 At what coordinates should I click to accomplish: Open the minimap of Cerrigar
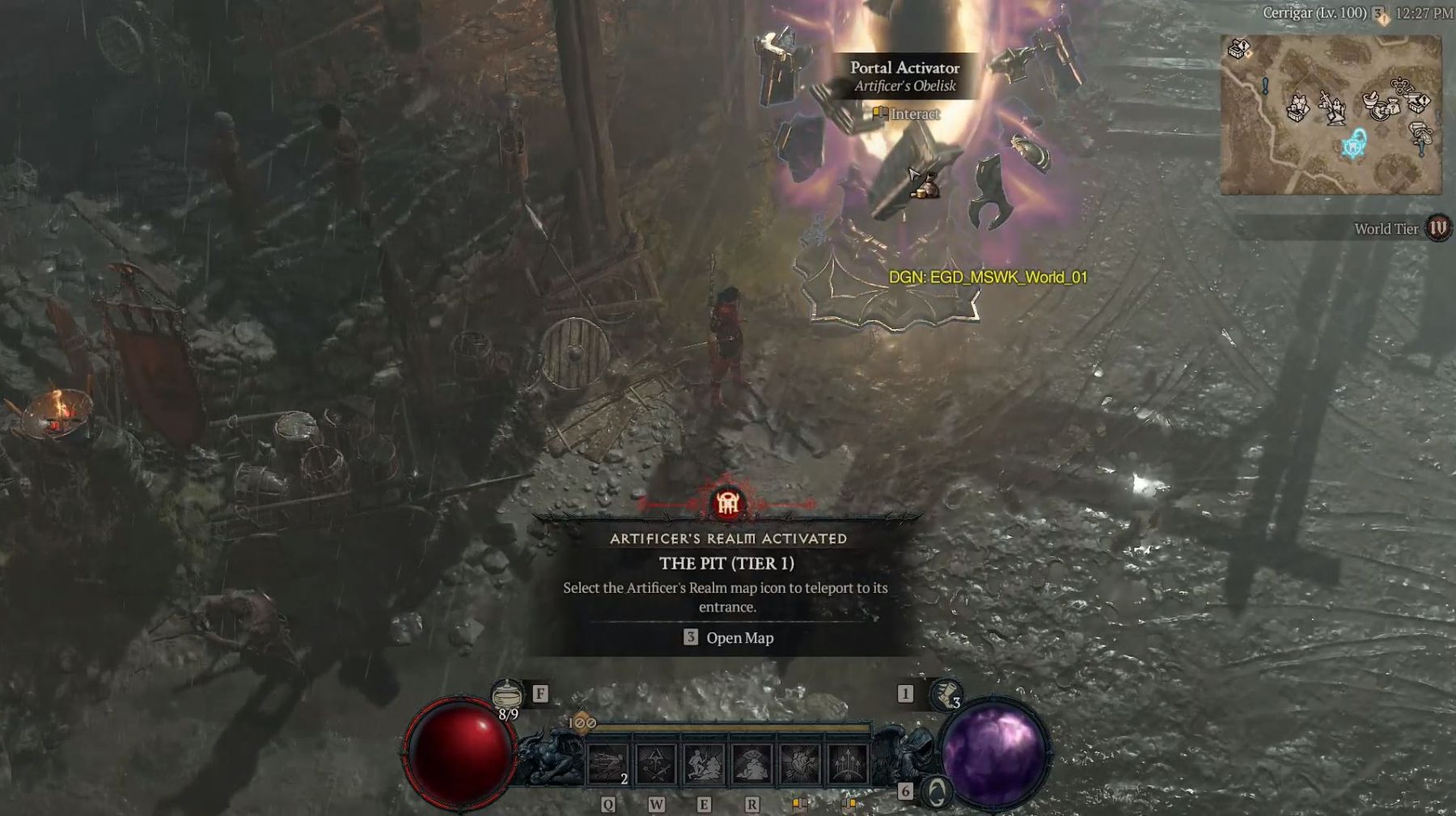1331,115
